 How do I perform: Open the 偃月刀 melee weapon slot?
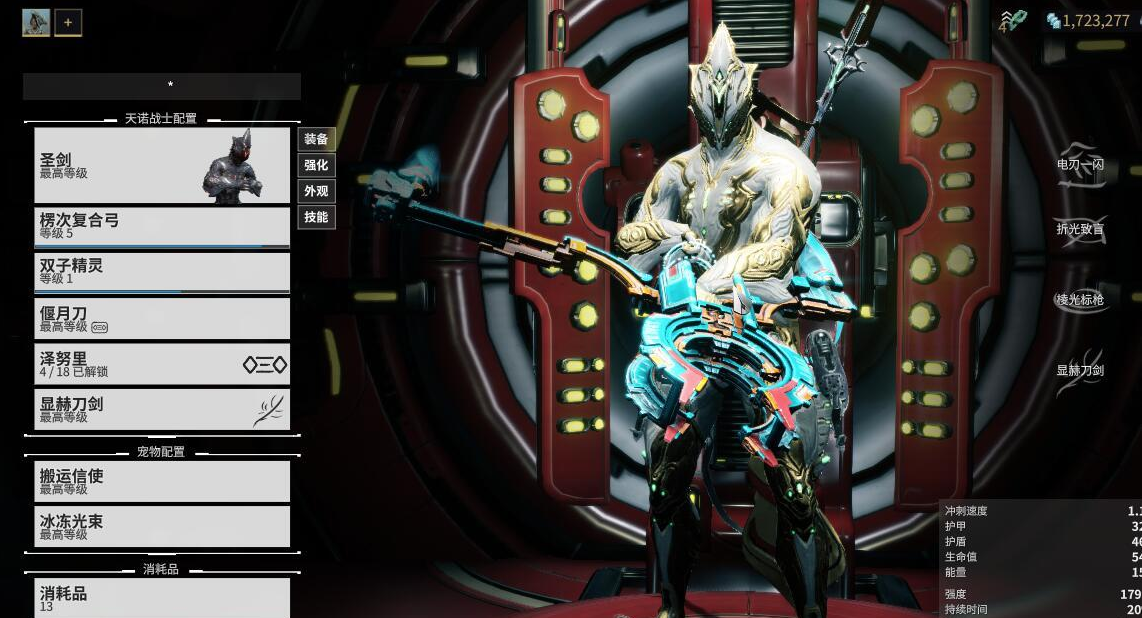[161, 318]
